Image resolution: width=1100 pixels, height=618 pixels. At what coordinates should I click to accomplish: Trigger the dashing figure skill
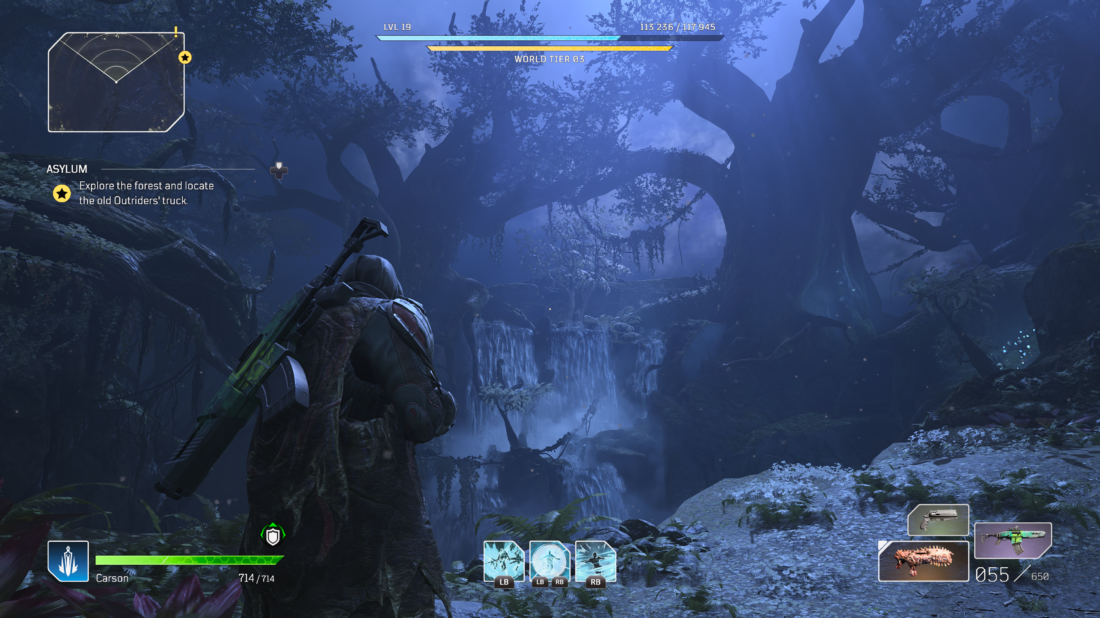(x=595, y=561)
